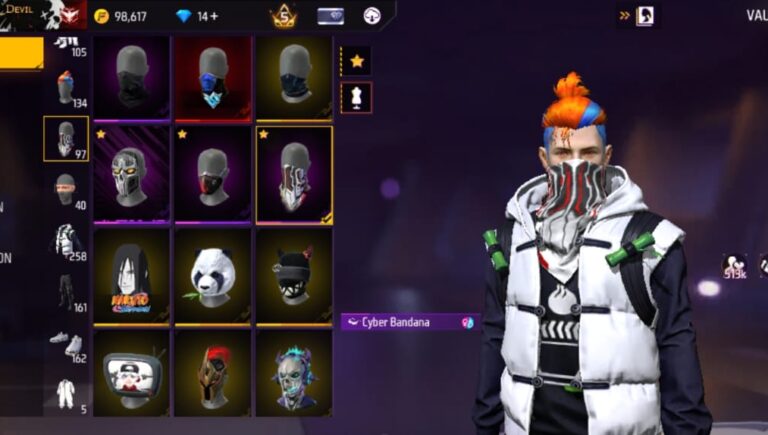Choose the panda head mask
The image size is (768, 435).
[x=213, y=276]
